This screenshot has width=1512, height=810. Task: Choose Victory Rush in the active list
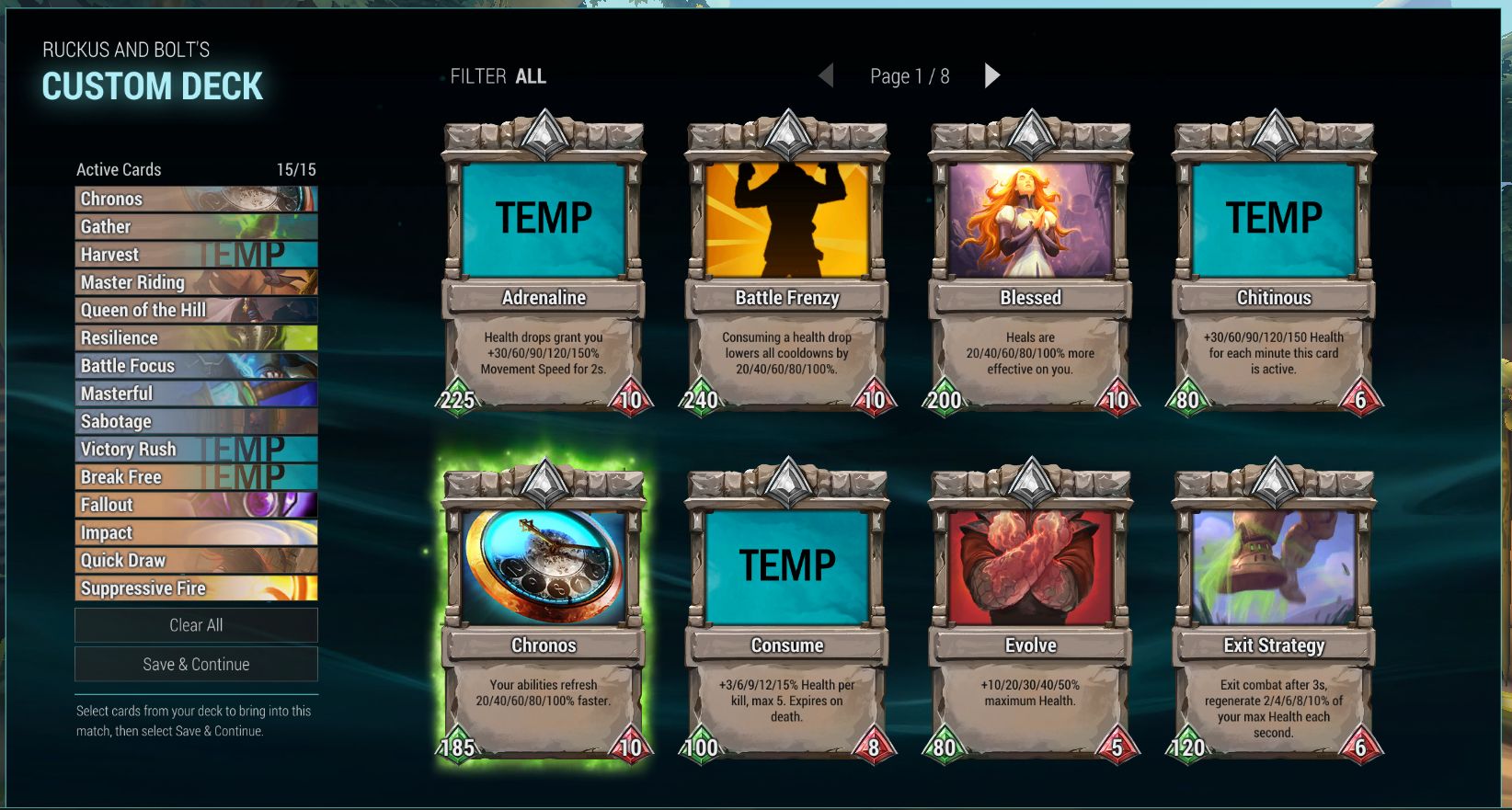point(196,449)
